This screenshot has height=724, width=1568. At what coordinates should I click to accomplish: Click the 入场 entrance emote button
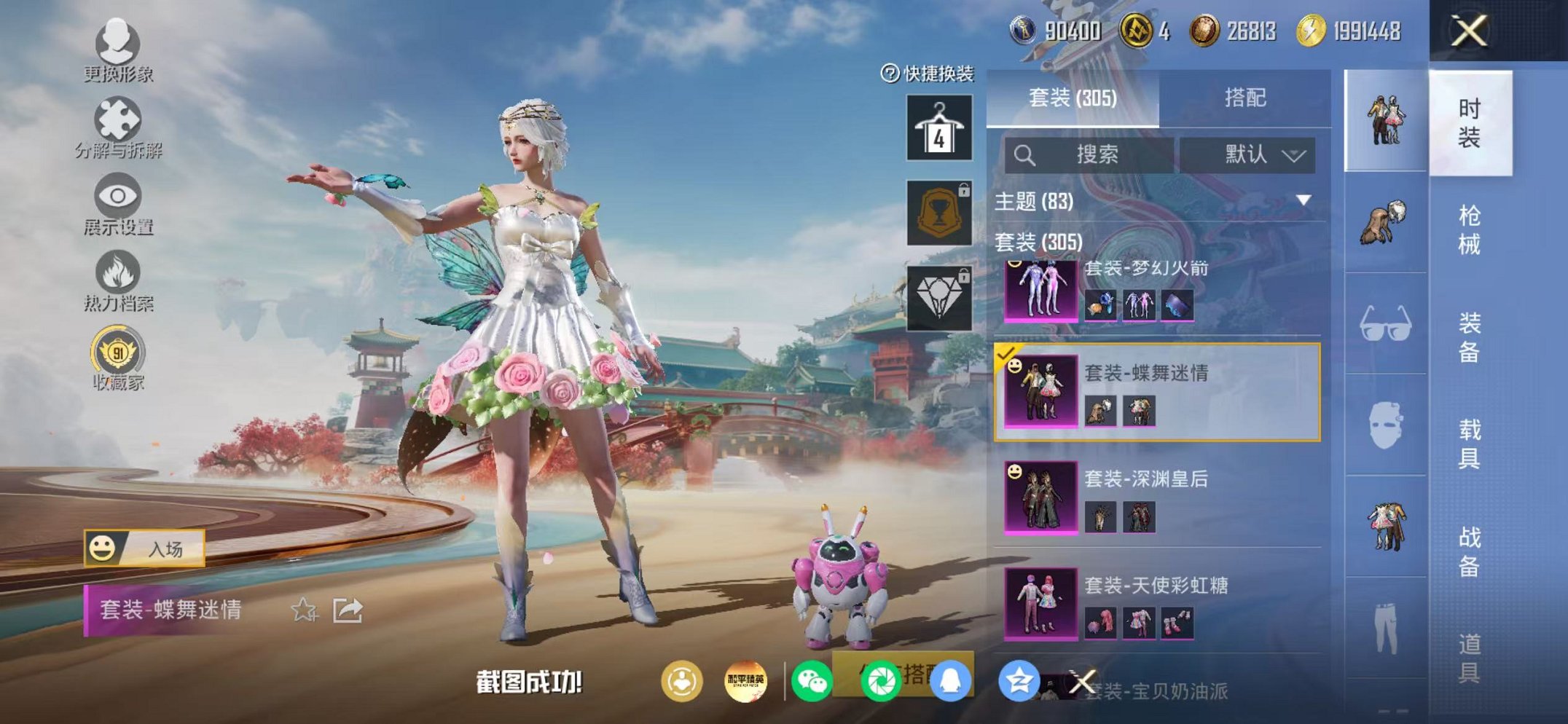point(144,548)
